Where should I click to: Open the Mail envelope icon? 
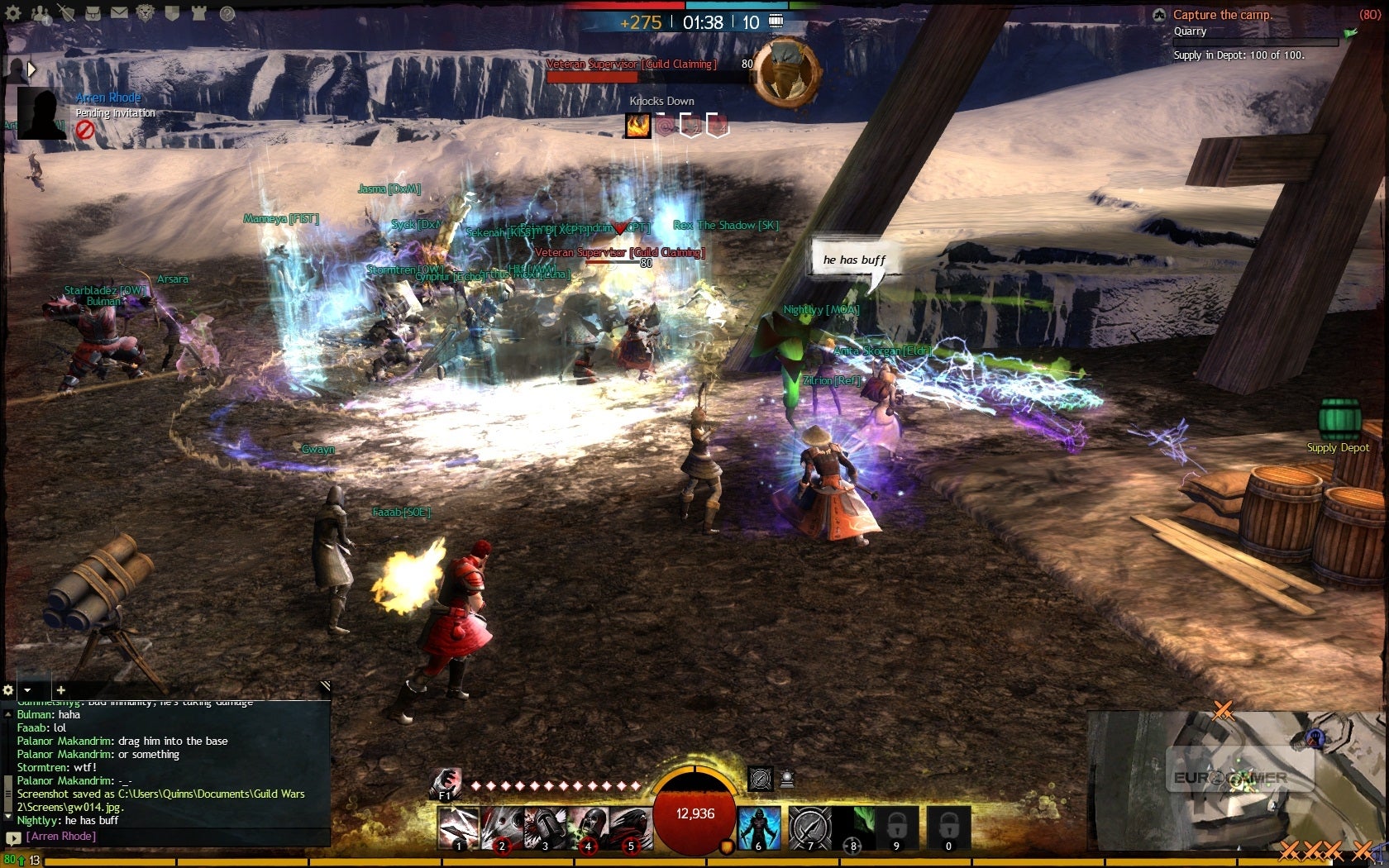point(118,12)
